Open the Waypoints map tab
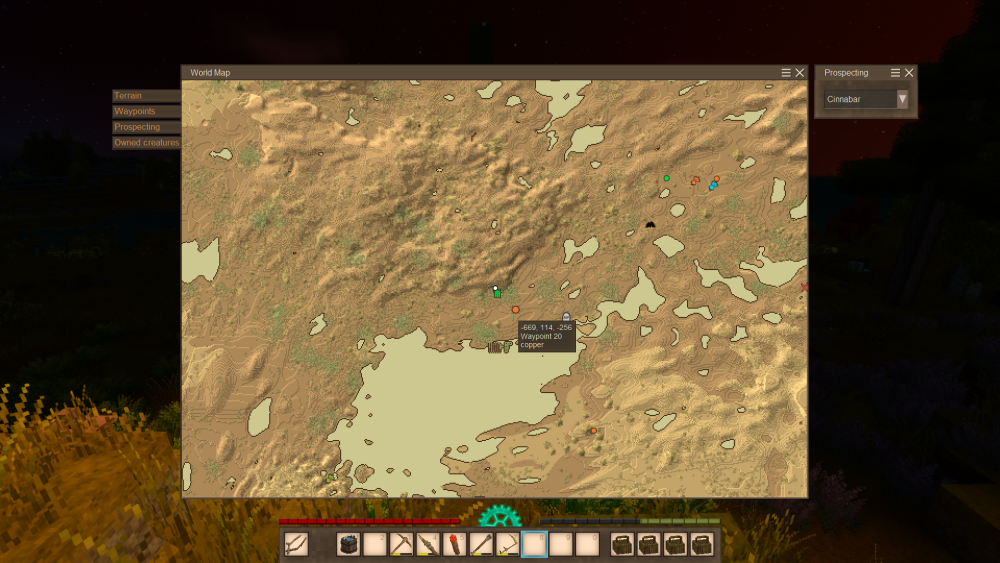The height and width of the screenshot is (563, 1000). click(x=146, y=112)
